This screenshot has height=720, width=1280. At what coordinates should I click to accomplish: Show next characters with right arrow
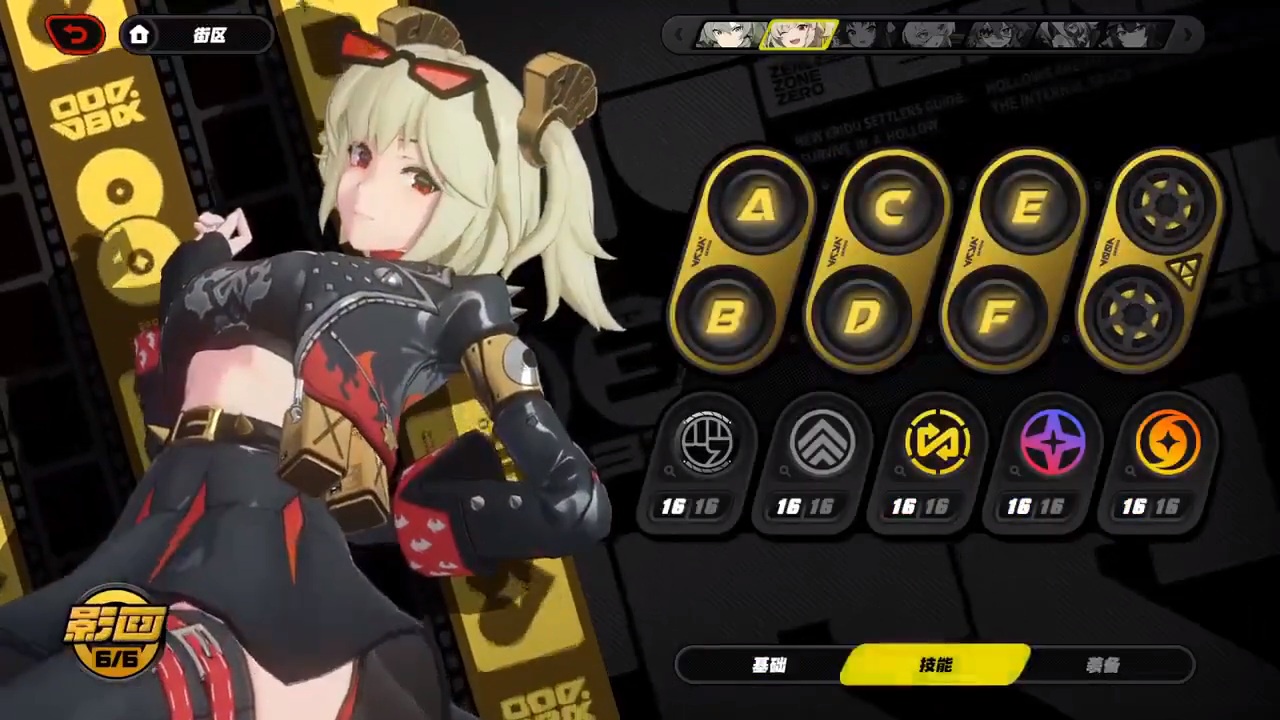tap(1188, 36)
